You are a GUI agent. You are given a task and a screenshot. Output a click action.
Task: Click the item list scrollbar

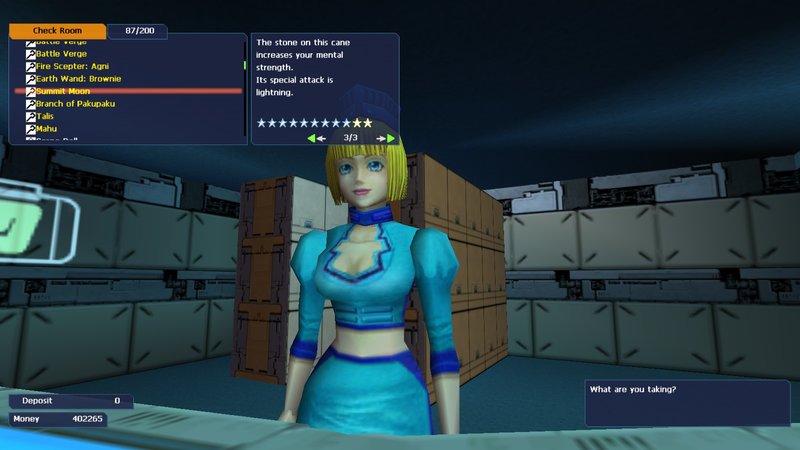point(245,66)
